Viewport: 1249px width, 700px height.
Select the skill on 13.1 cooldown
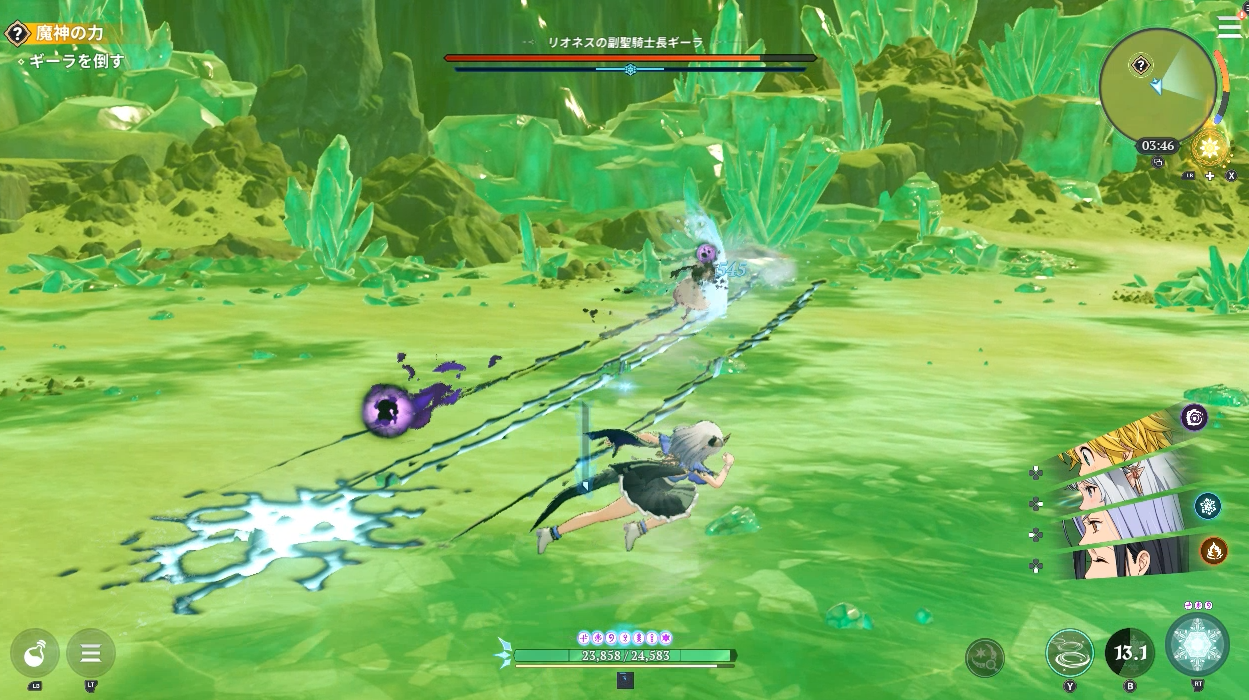tap(1130, 653)
